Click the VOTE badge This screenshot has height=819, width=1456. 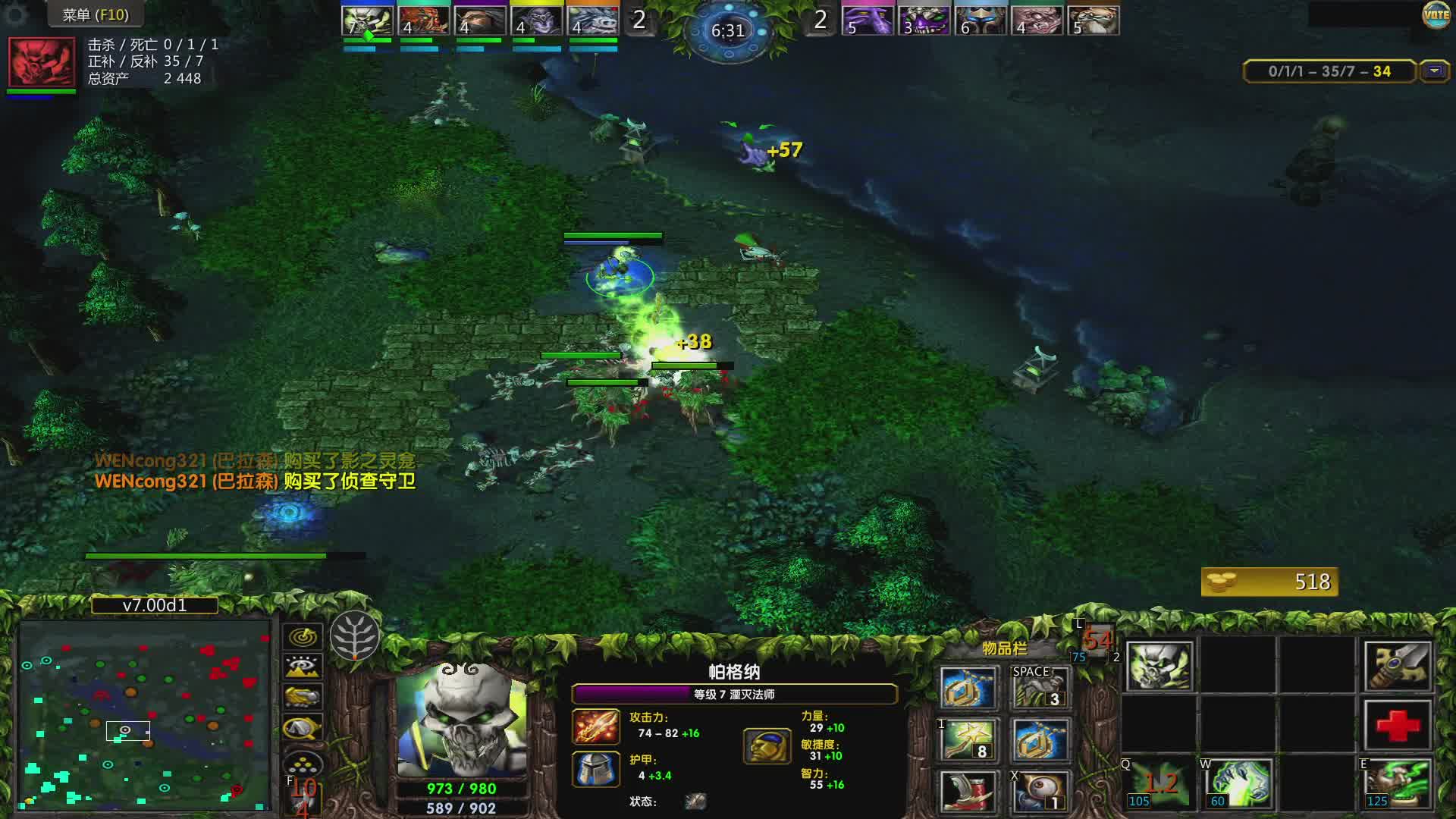point(1436,15)
